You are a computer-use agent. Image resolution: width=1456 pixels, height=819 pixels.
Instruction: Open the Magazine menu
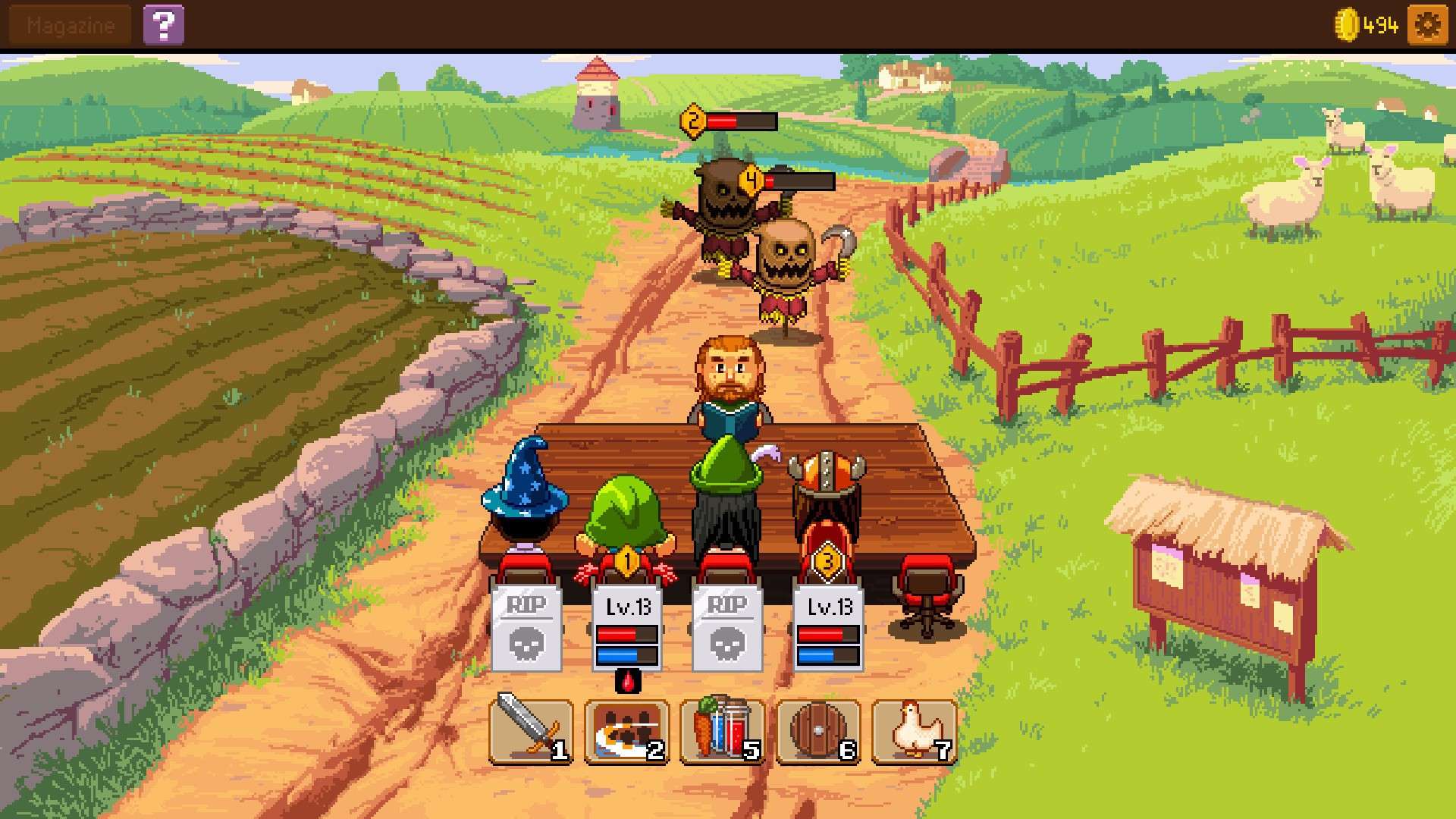pyautogui.click(x=70, y=25)
